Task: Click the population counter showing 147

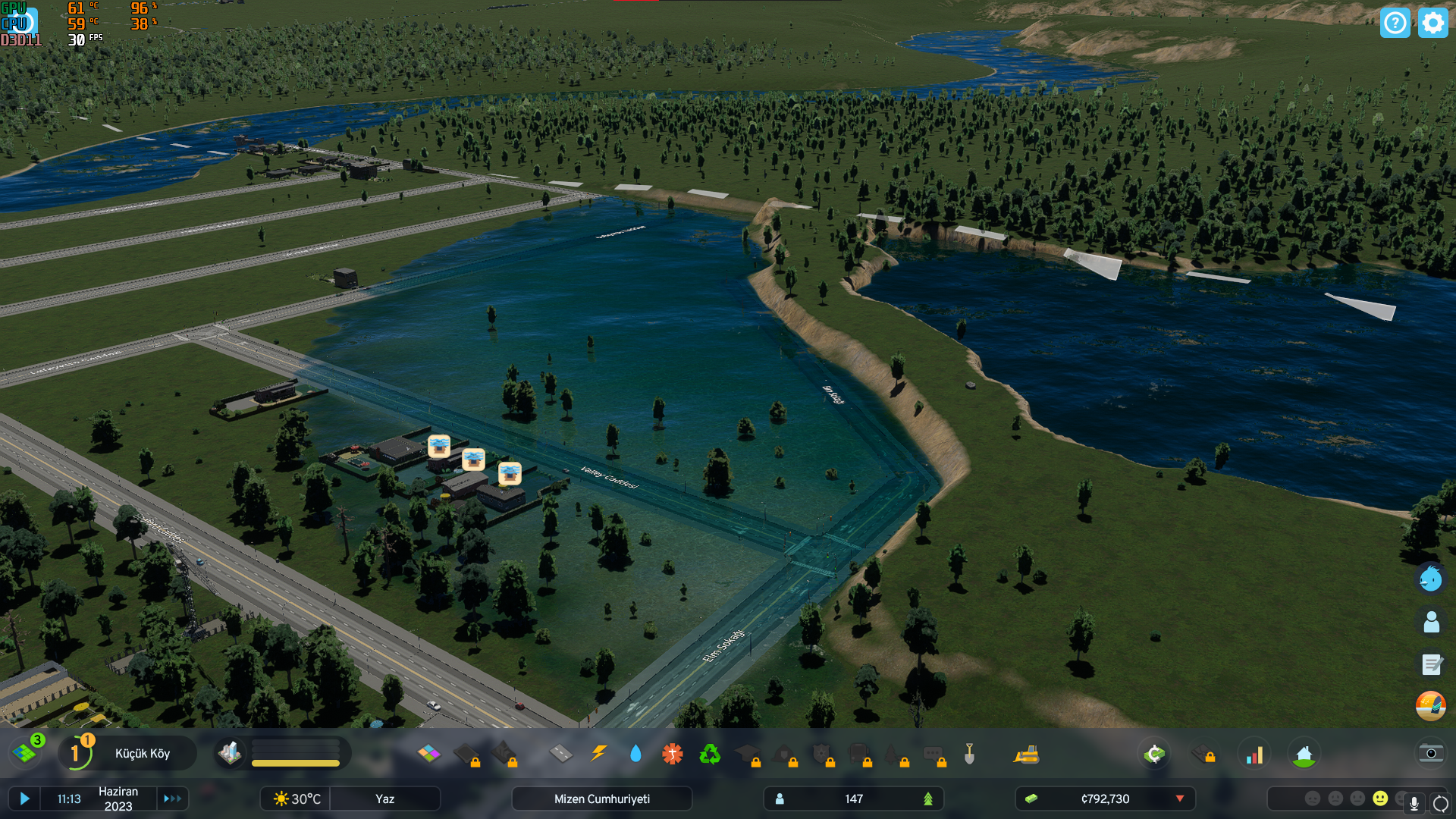Action: point(854,799)
